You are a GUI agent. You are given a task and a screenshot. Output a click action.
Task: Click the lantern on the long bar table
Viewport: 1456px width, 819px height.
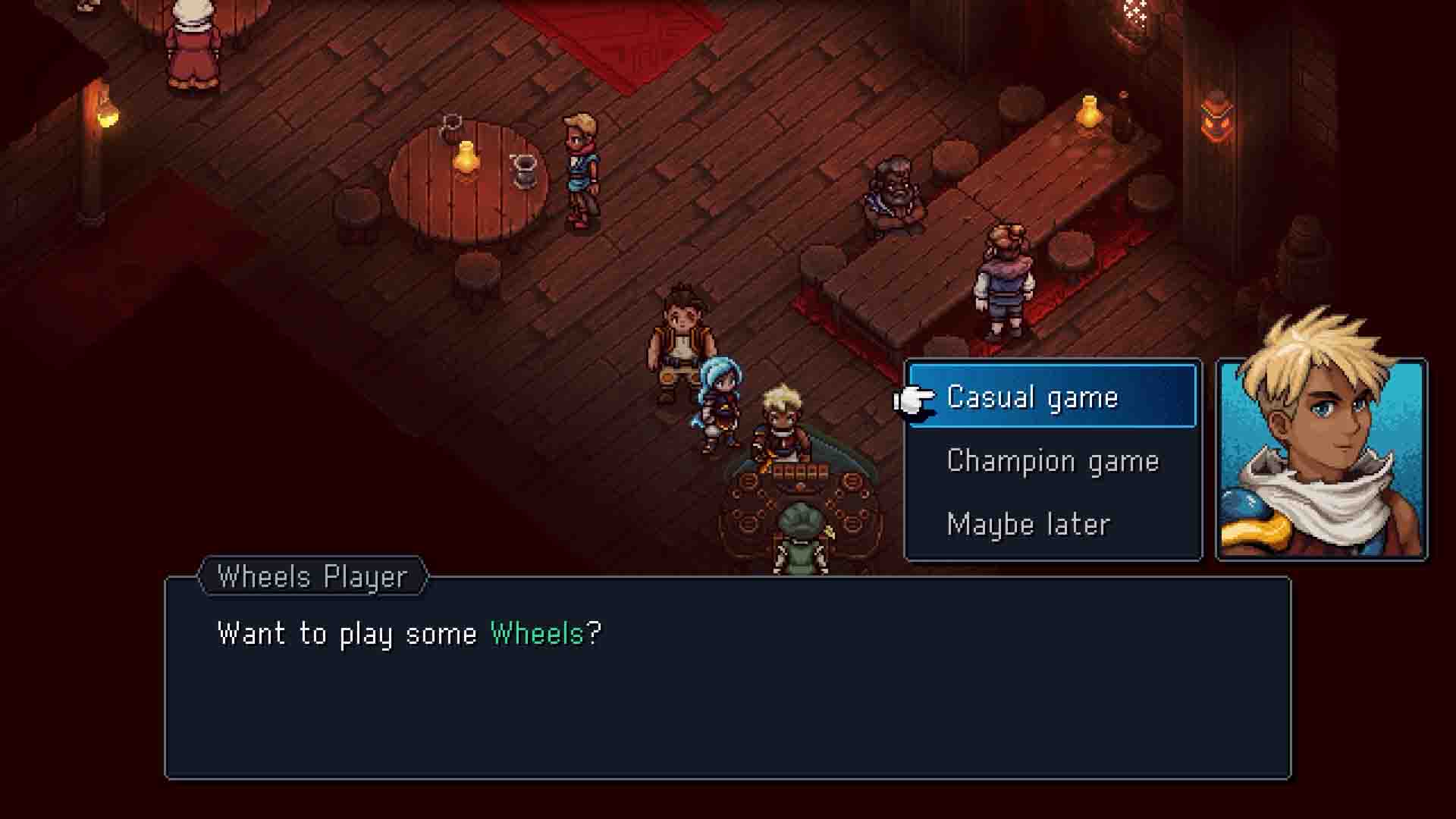point(1087,111)
